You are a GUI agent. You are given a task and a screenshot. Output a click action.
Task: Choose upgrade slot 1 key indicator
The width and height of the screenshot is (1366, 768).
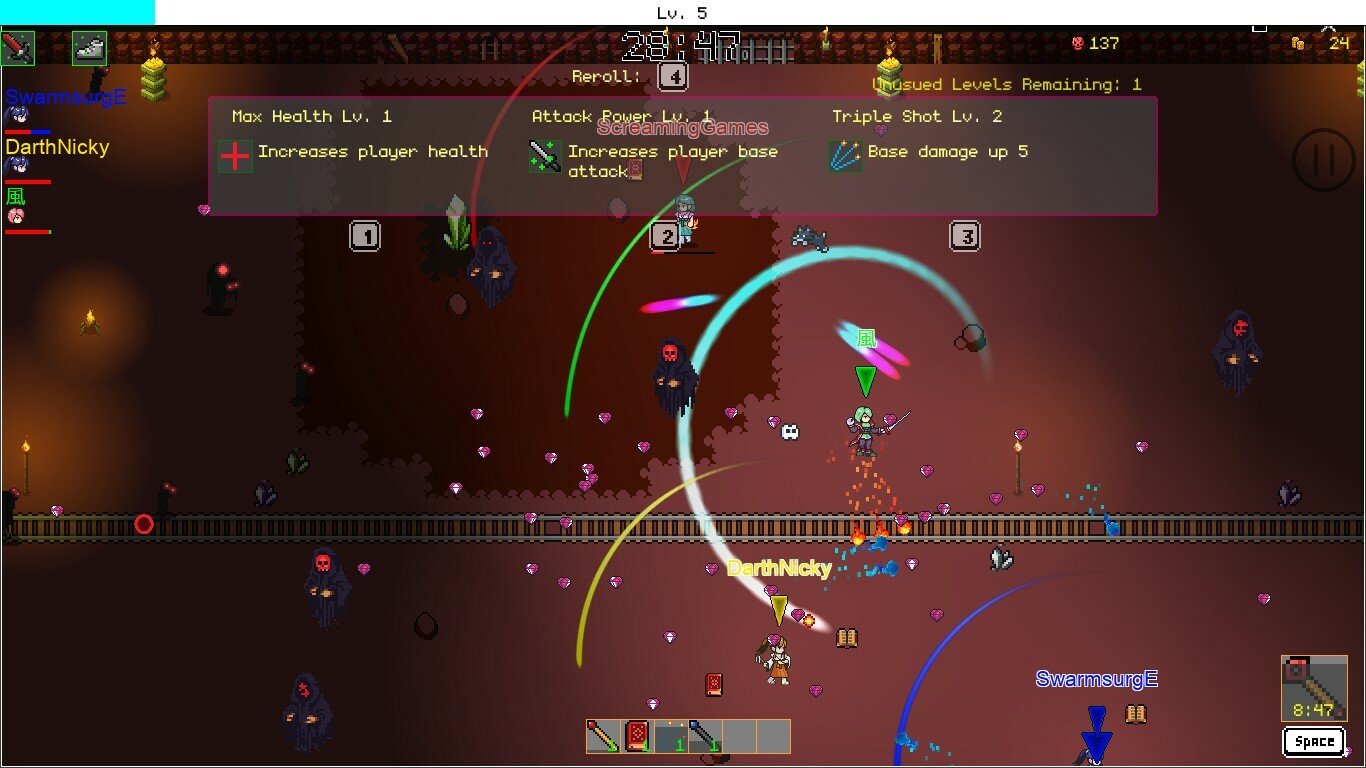pos(366,236)
